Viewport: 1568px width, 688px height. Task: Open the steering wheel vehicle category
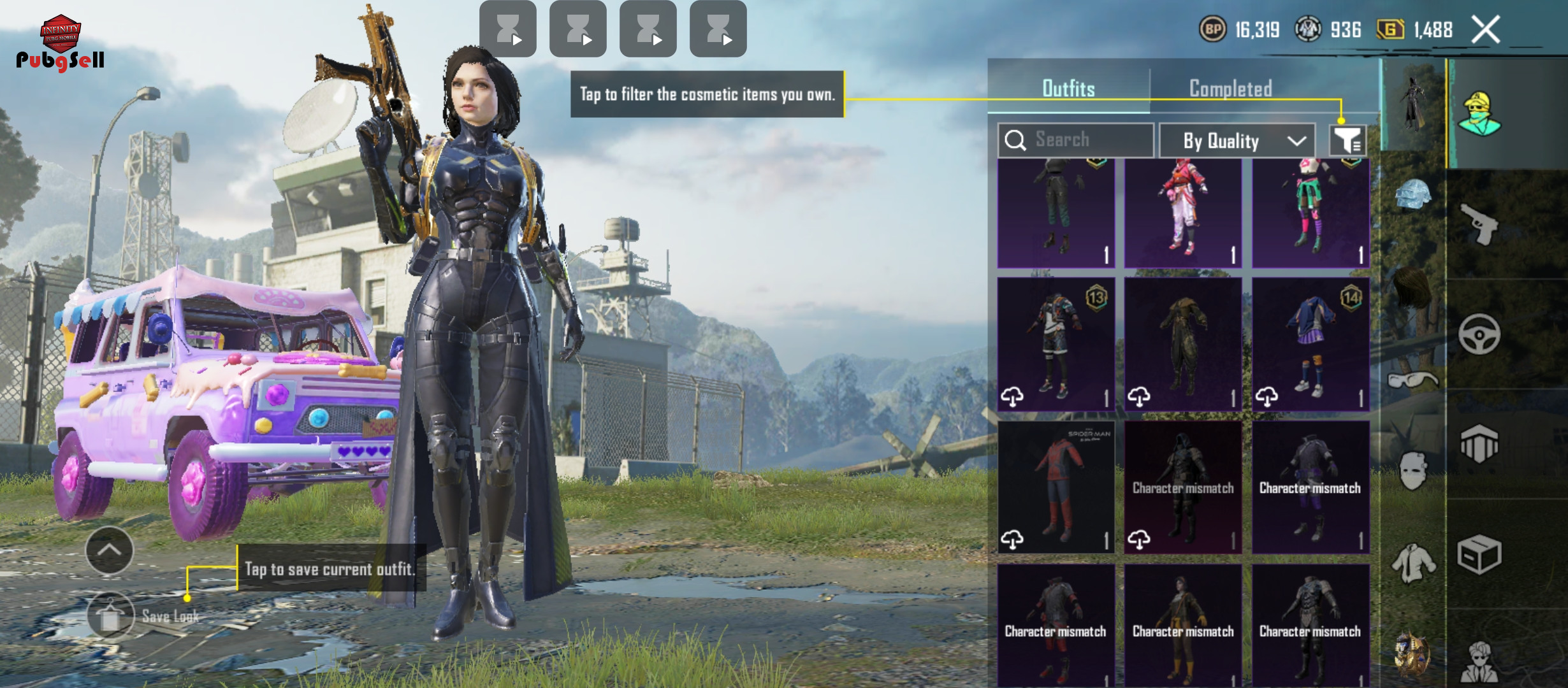click(1479, 334)
